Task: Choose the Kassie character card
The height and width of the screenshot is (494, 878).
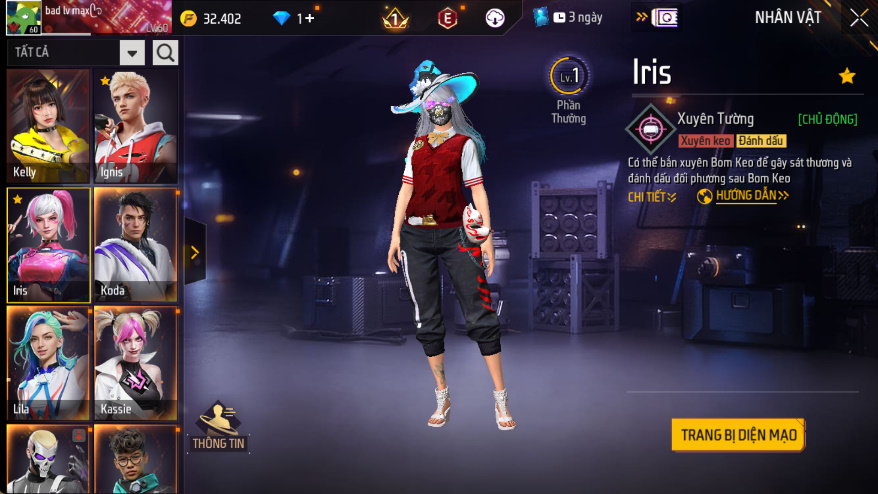Action: point(135,362)
